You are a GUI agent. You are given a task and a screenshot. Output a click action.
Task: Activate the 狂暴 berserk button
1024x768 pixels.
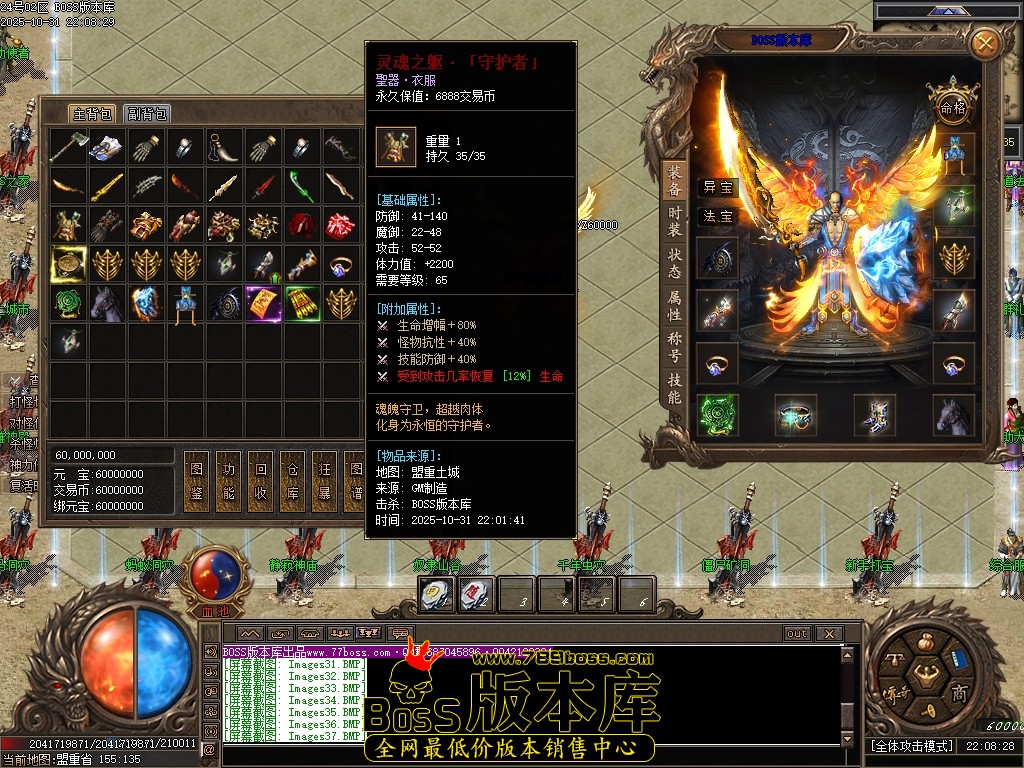coord(323,481)
